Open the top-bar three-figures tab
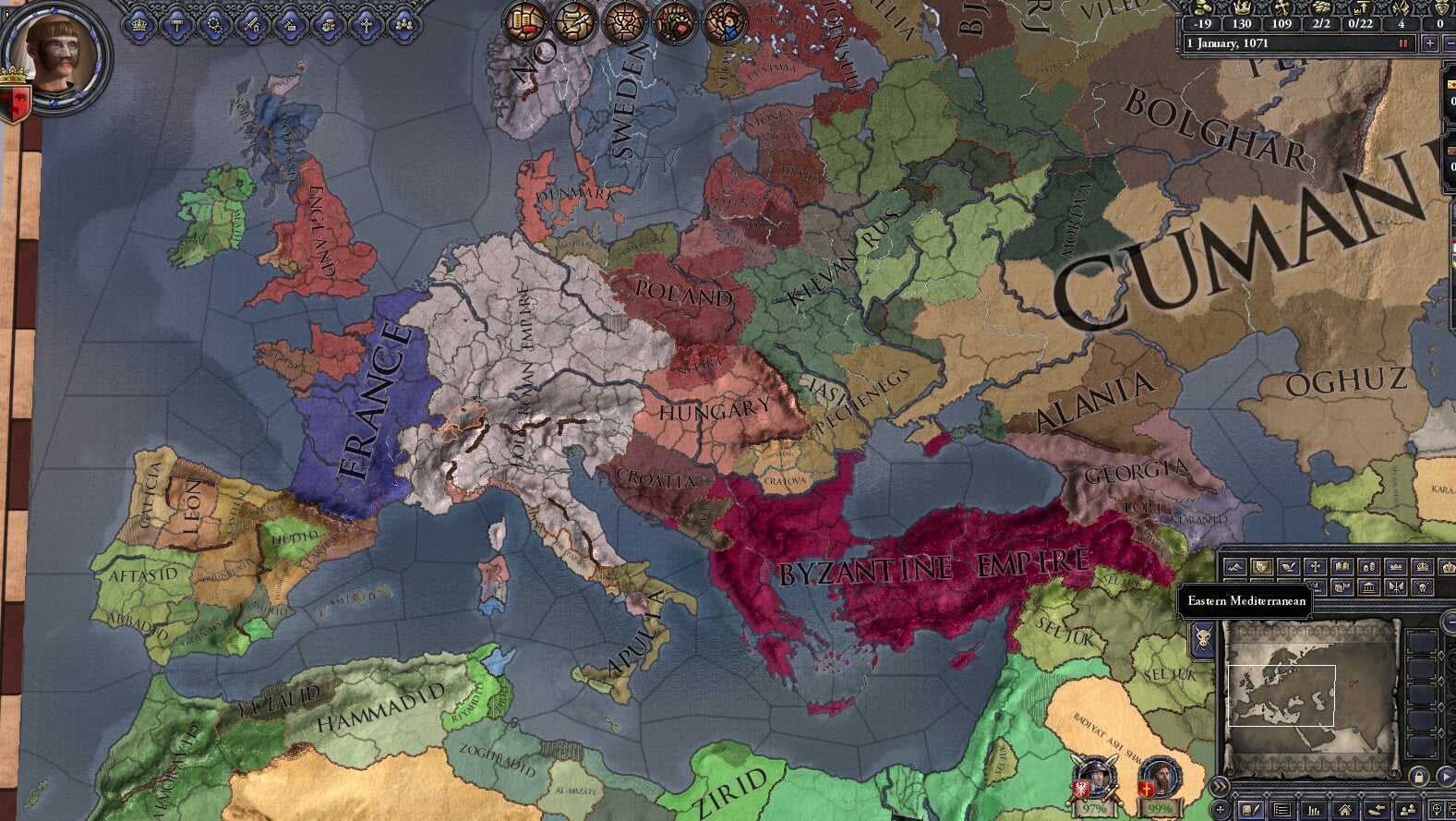Image resolution: width=1456 pixels, height=821 pixels. pos(403,25)
